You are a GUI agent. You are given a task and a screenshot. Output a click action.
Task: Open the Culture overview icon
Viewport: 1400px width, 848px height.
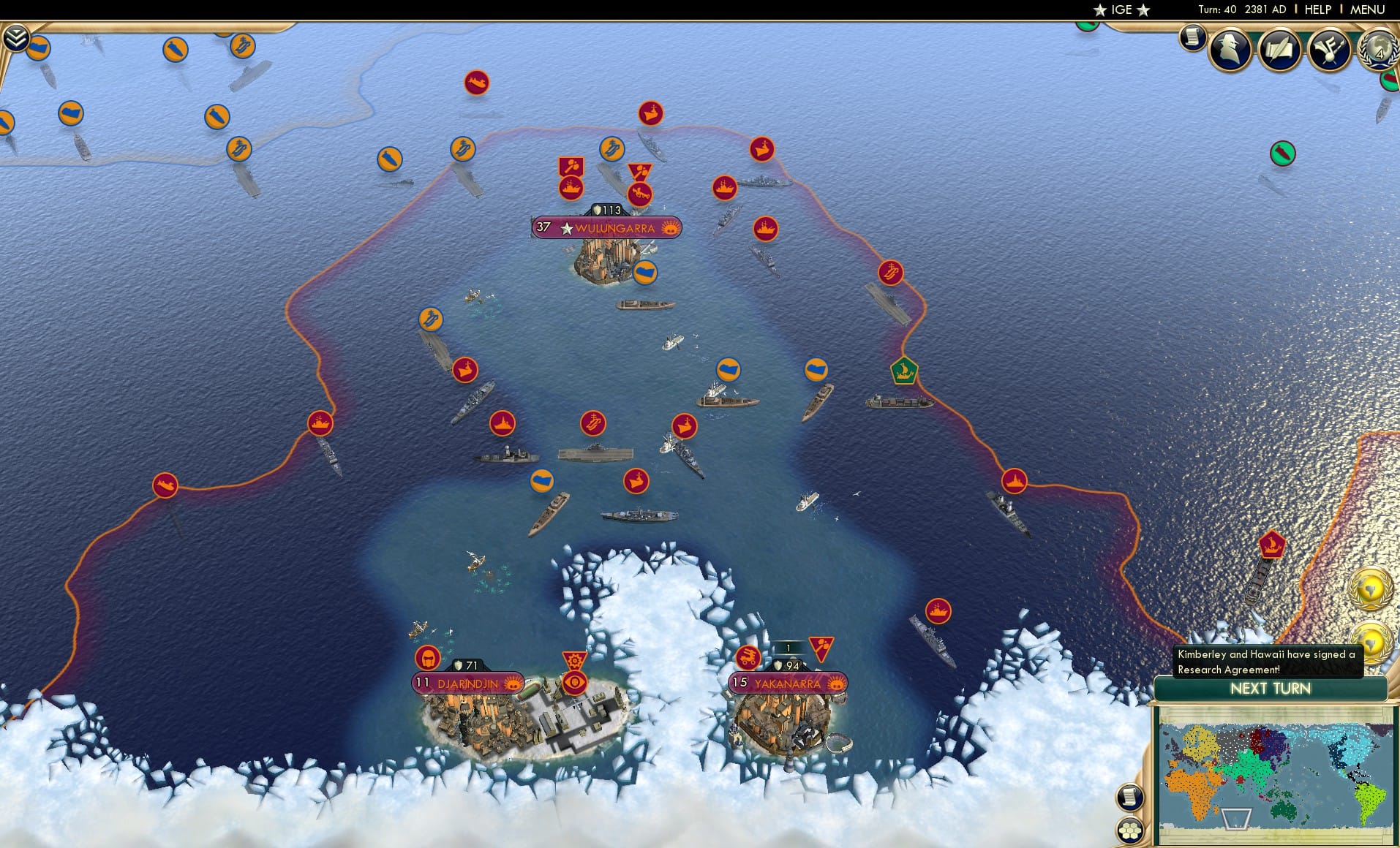pos(1331,48)
